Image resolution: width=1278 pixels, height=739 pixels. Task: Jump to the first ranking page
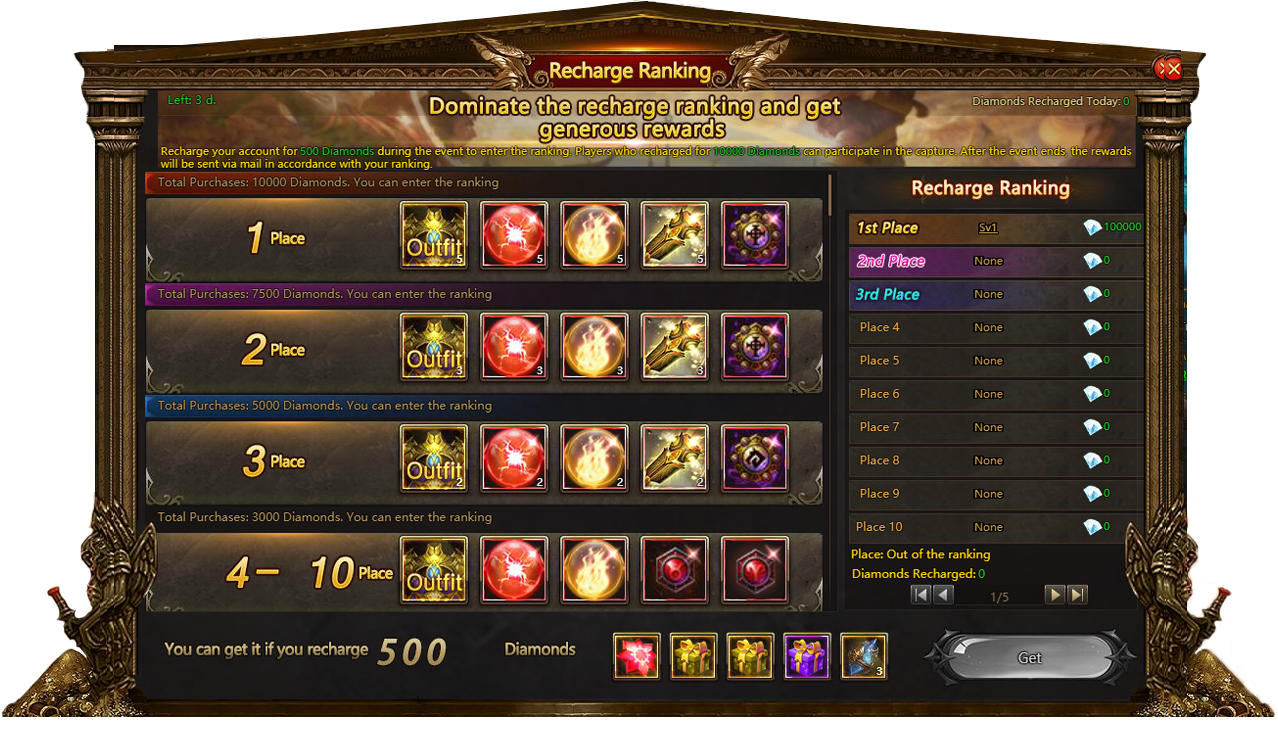pos(920,595)
